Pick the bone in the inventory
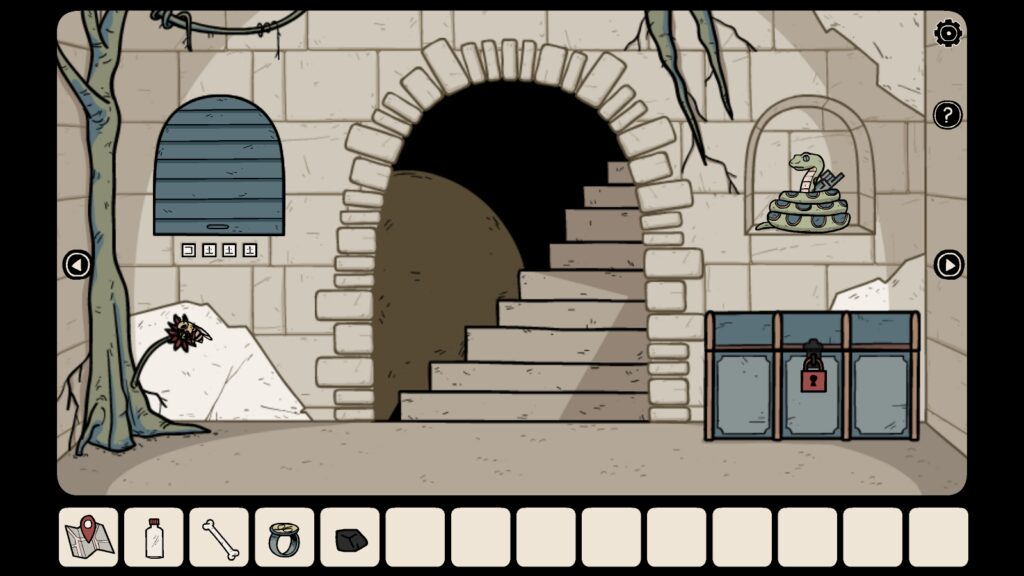 tap(219, 537)
